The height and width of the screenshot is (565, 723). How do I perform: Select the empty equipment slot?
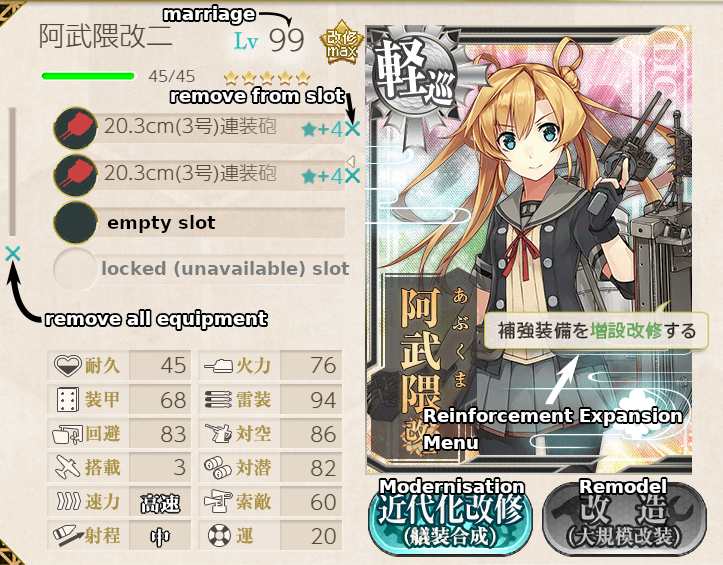click(x=200, y=223)
